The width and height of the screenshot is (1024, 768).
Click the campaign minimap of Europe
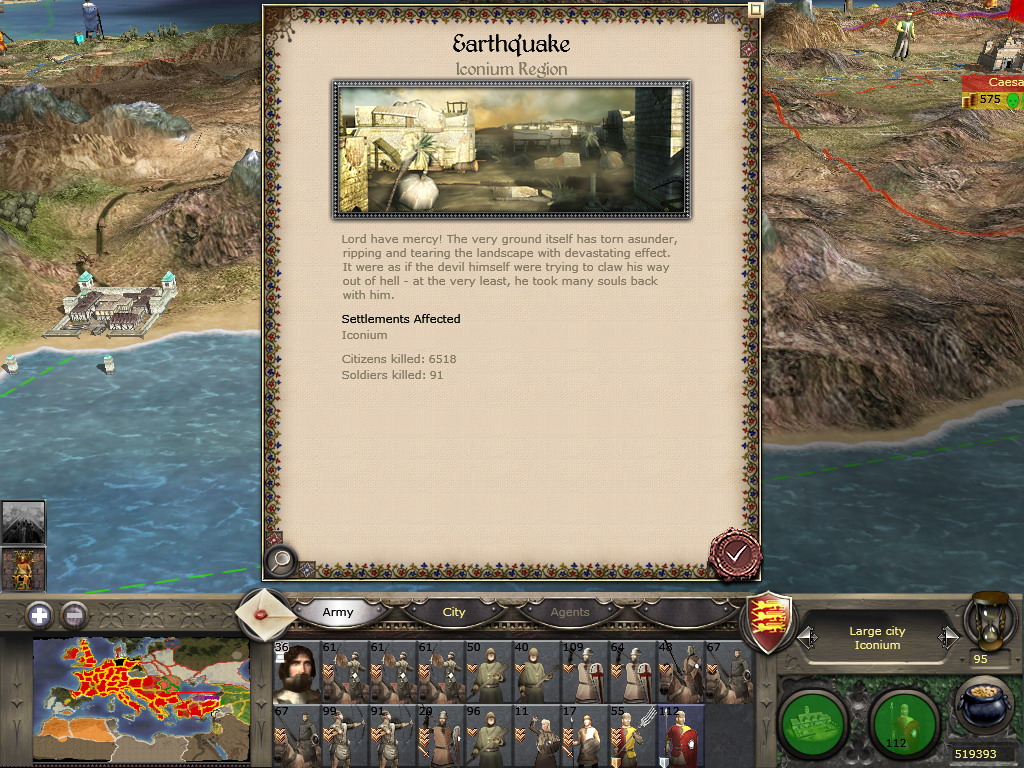pyautogui.click(x=140, y=700)
